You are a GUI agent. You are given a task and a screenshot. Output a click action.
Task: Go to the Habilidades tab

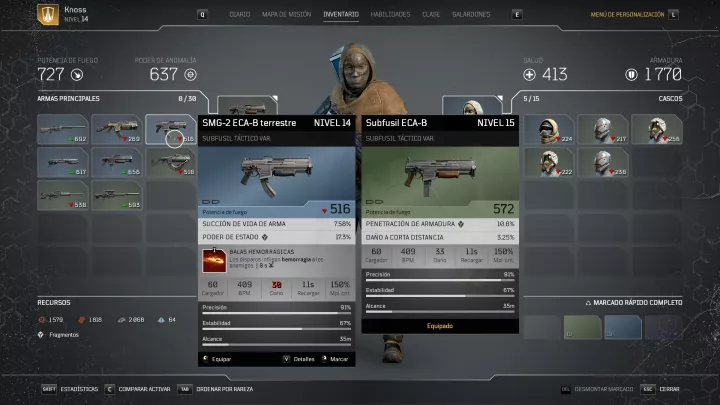tap(390, 15)
